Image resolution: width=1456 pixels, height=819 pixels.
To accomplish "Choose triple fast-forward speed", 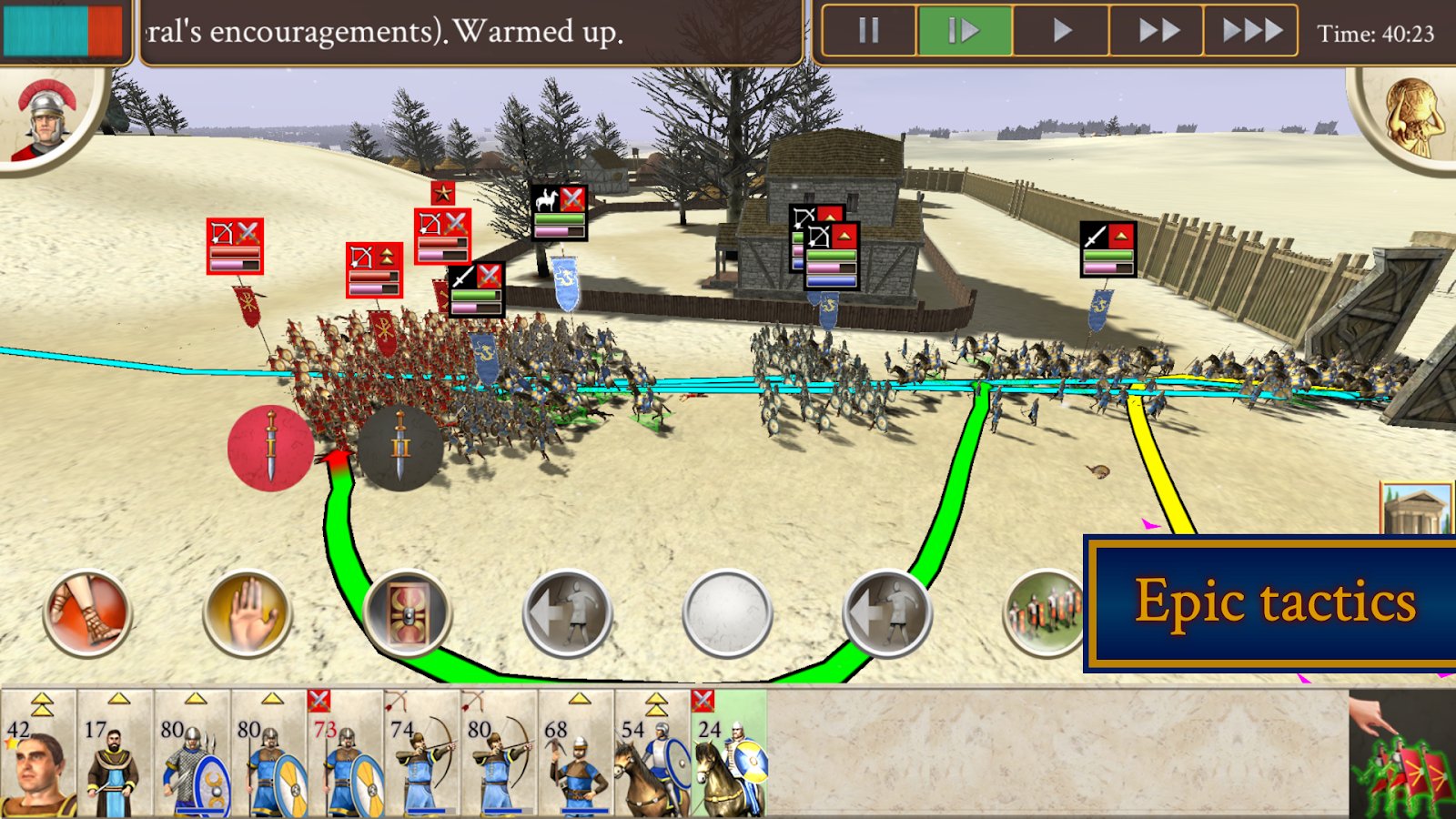I will click(1252, 31).
